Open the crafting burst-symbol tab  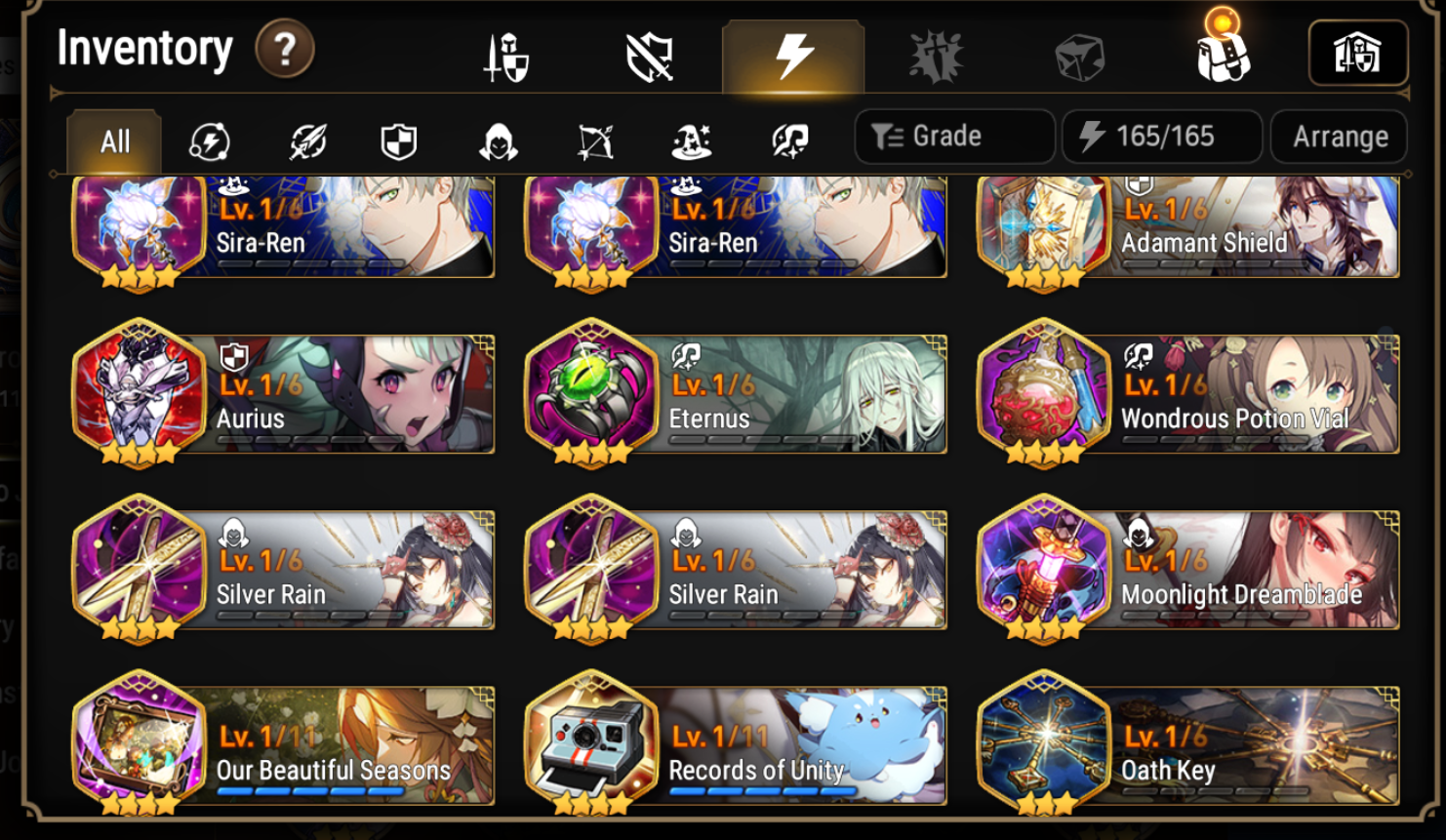coord(936,54)
